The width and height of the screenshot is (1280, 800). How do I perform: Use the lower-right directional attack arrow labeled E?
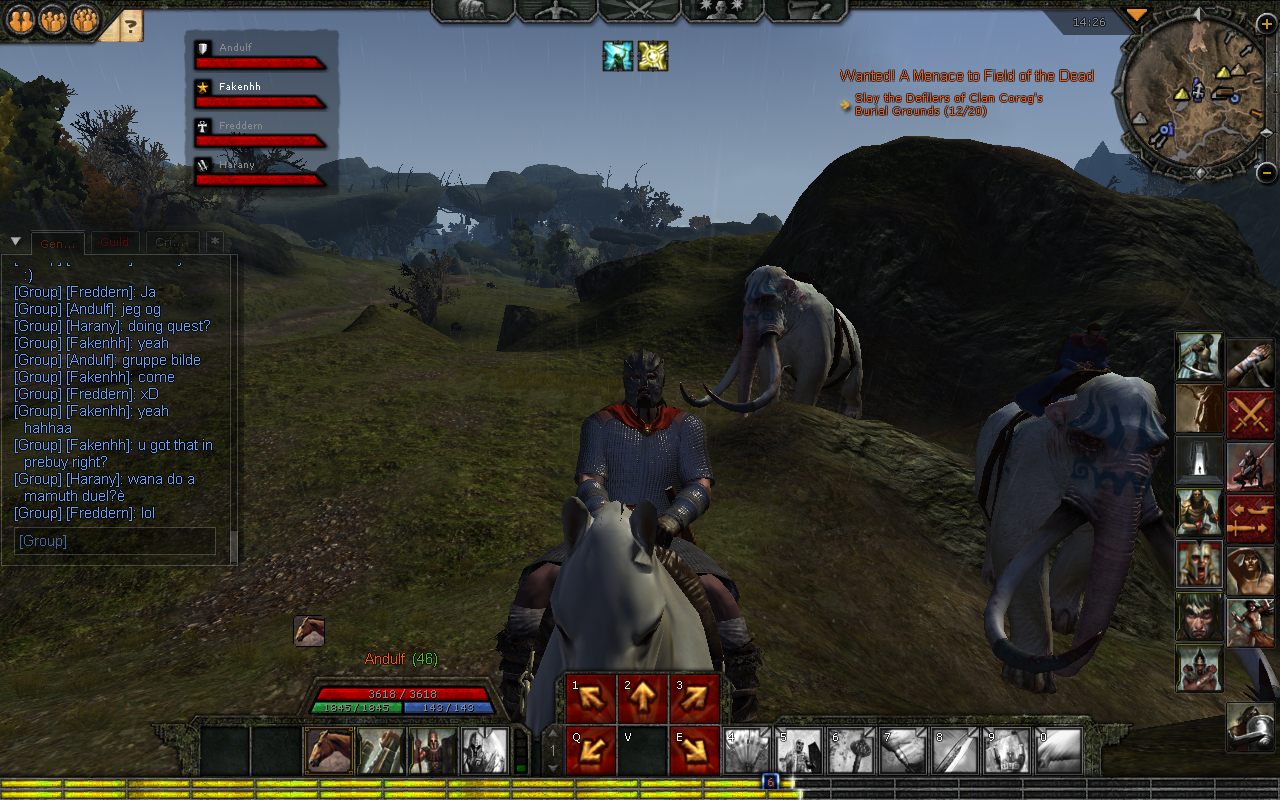[695, 751]
